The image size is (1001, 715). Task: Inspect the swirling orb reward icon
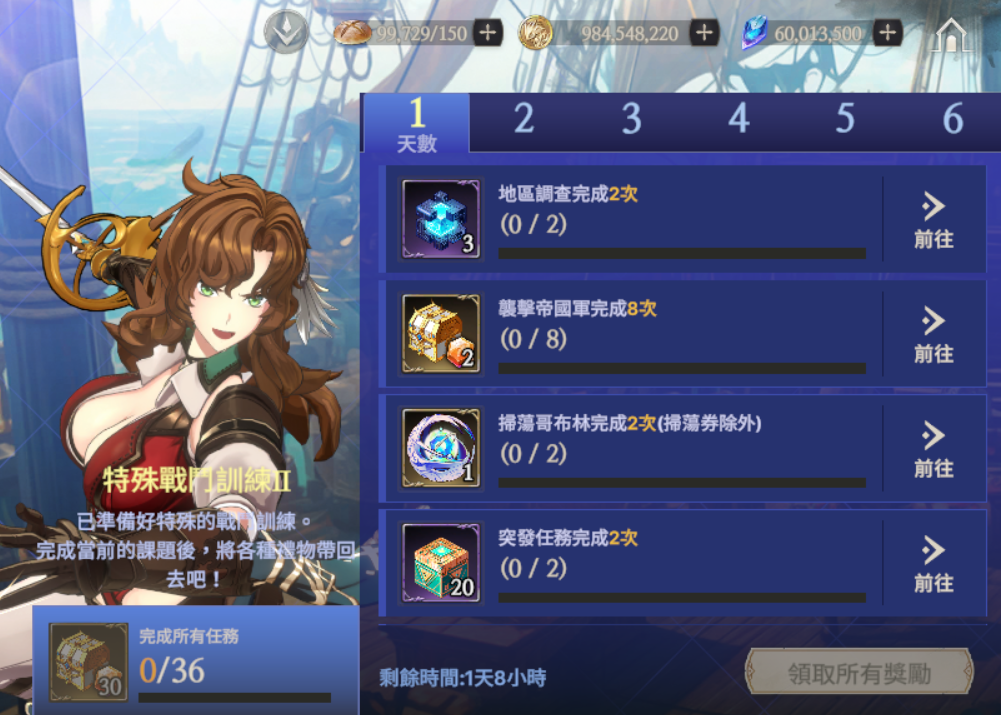[441, 448]
